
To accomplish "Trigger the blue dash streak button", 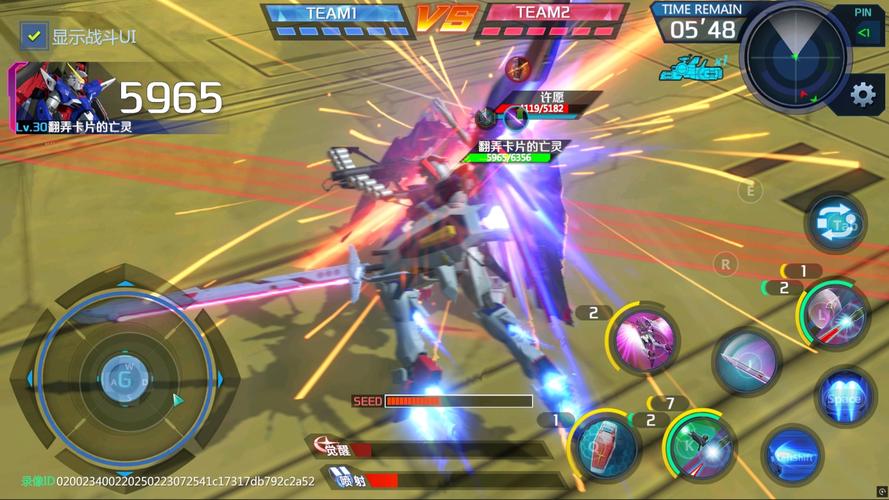I will click(793, 455).
